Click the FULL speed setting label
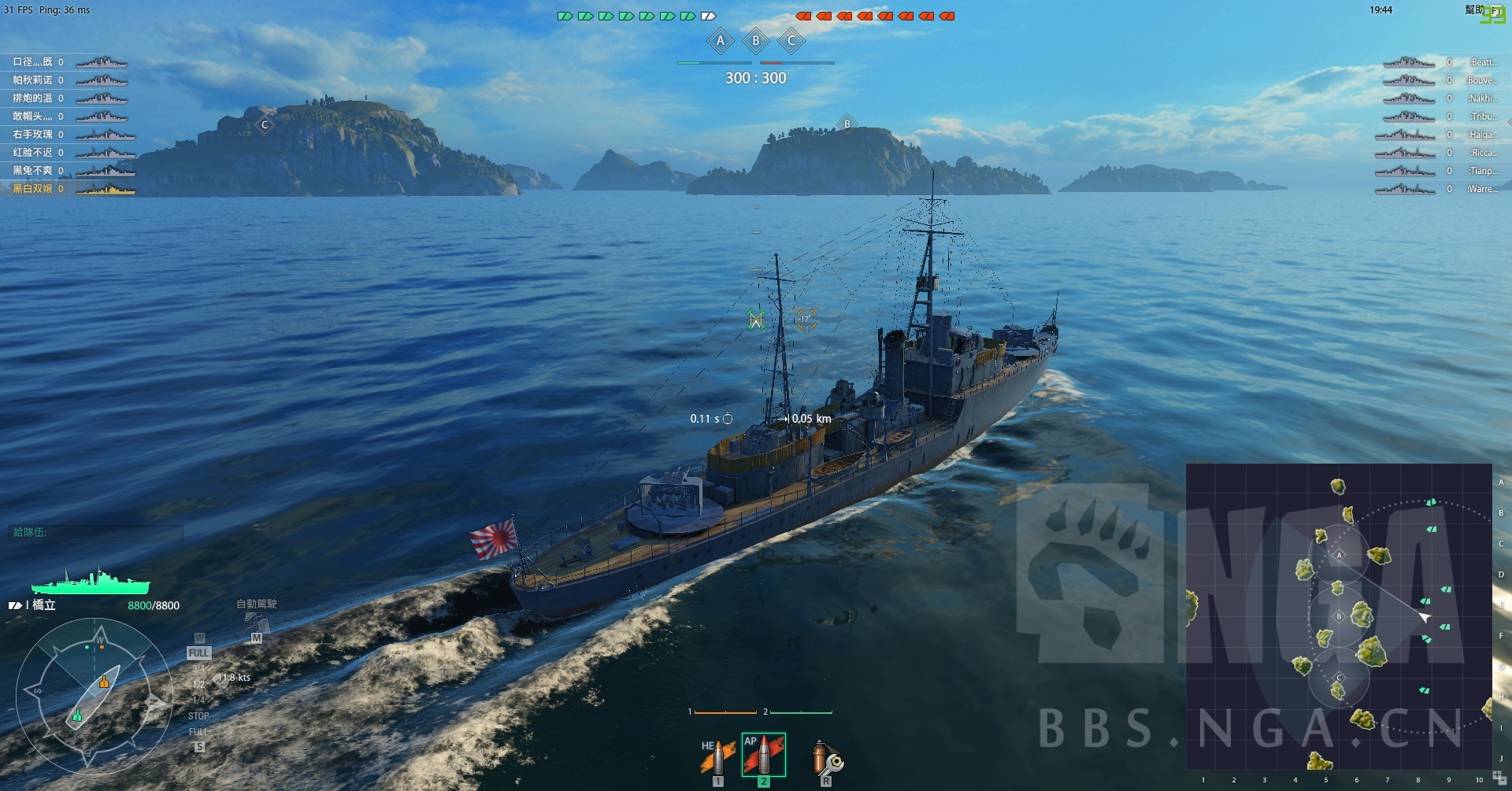The width and height of the screenshot is (1512, 791). (x=198, y=652)
